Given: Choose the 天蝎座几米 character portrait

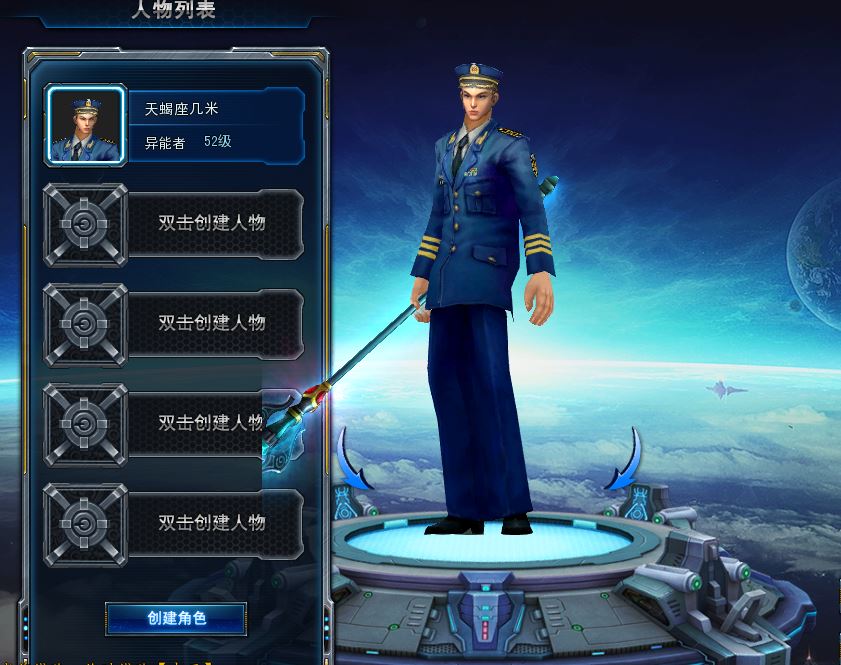Looking at the screenshot, I should 86,125.
